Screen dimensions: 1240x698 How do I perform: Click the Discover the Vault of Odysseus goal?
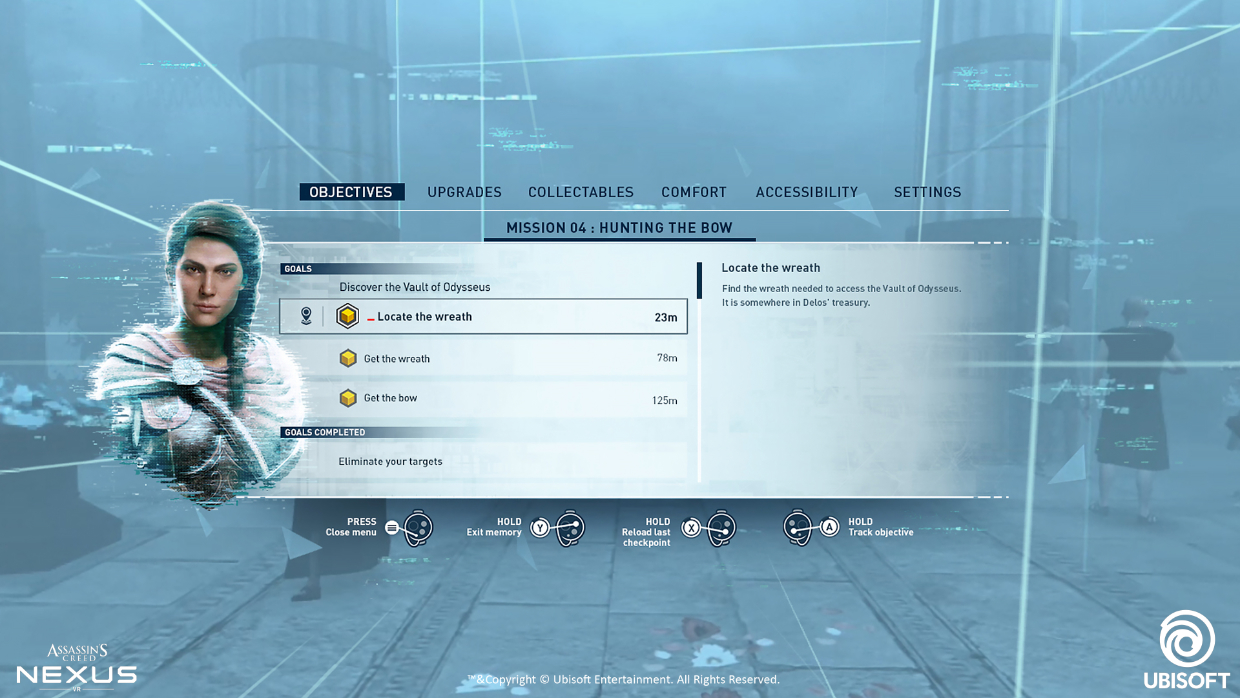[415, 287]
